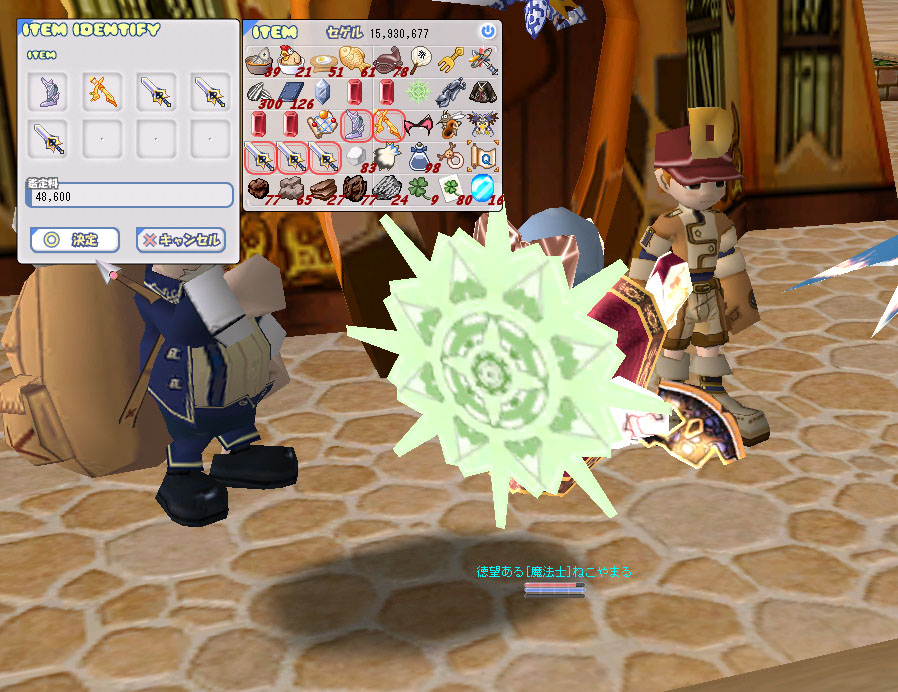The width and height of the screenshot is (898, 692).
Task: Select the green snowflake item
Action: point(420,93)
